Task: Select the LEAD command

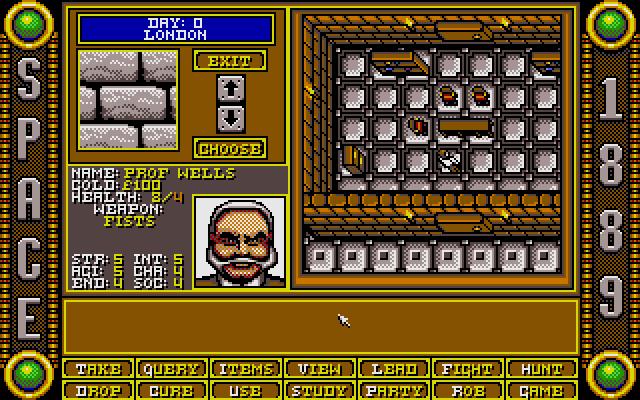Action: coord(394,369)
